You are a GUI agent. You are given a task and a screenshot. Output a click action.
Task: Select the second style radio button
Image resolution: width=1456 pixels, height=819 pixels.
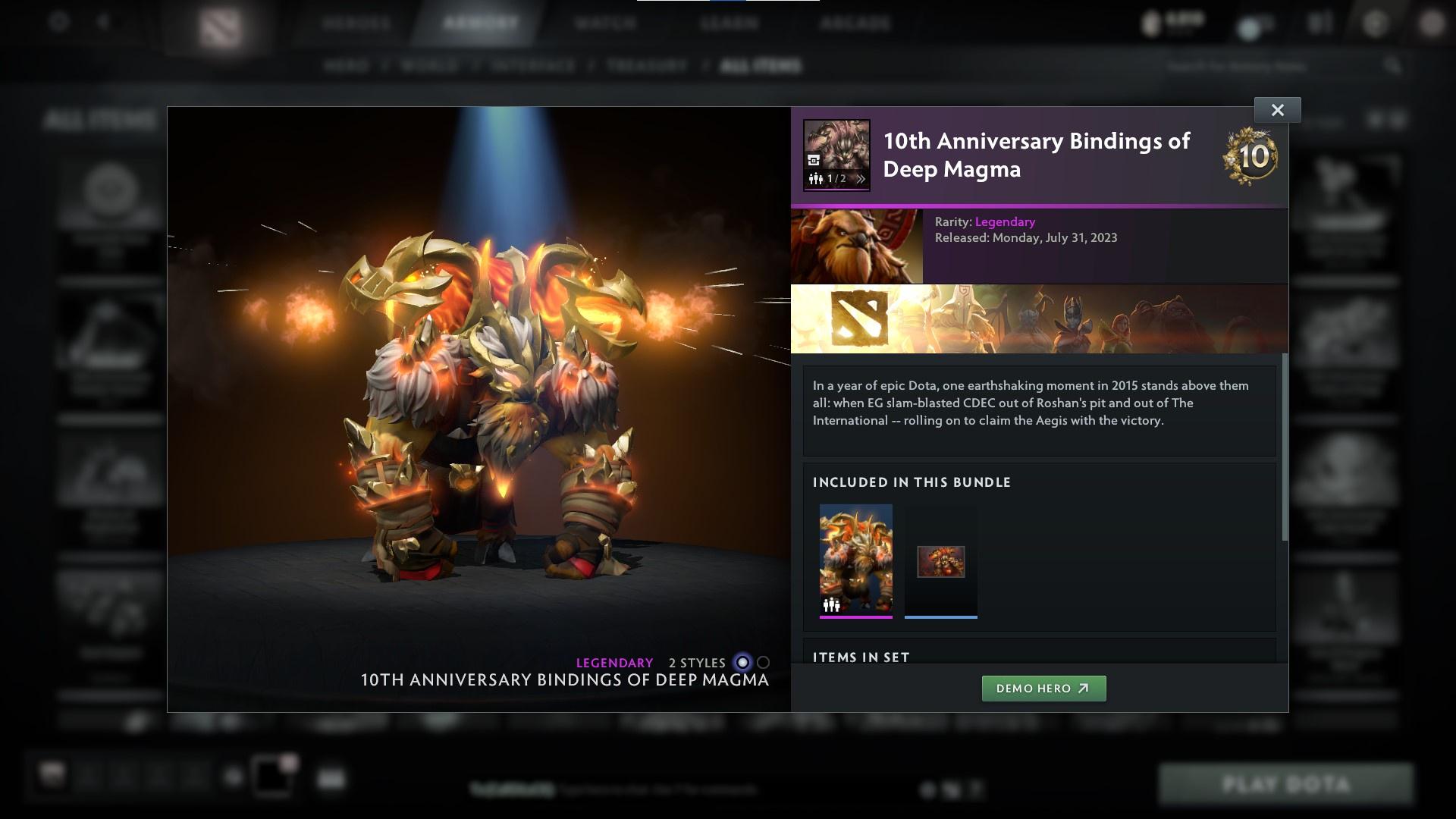click(x=762, y=662)
